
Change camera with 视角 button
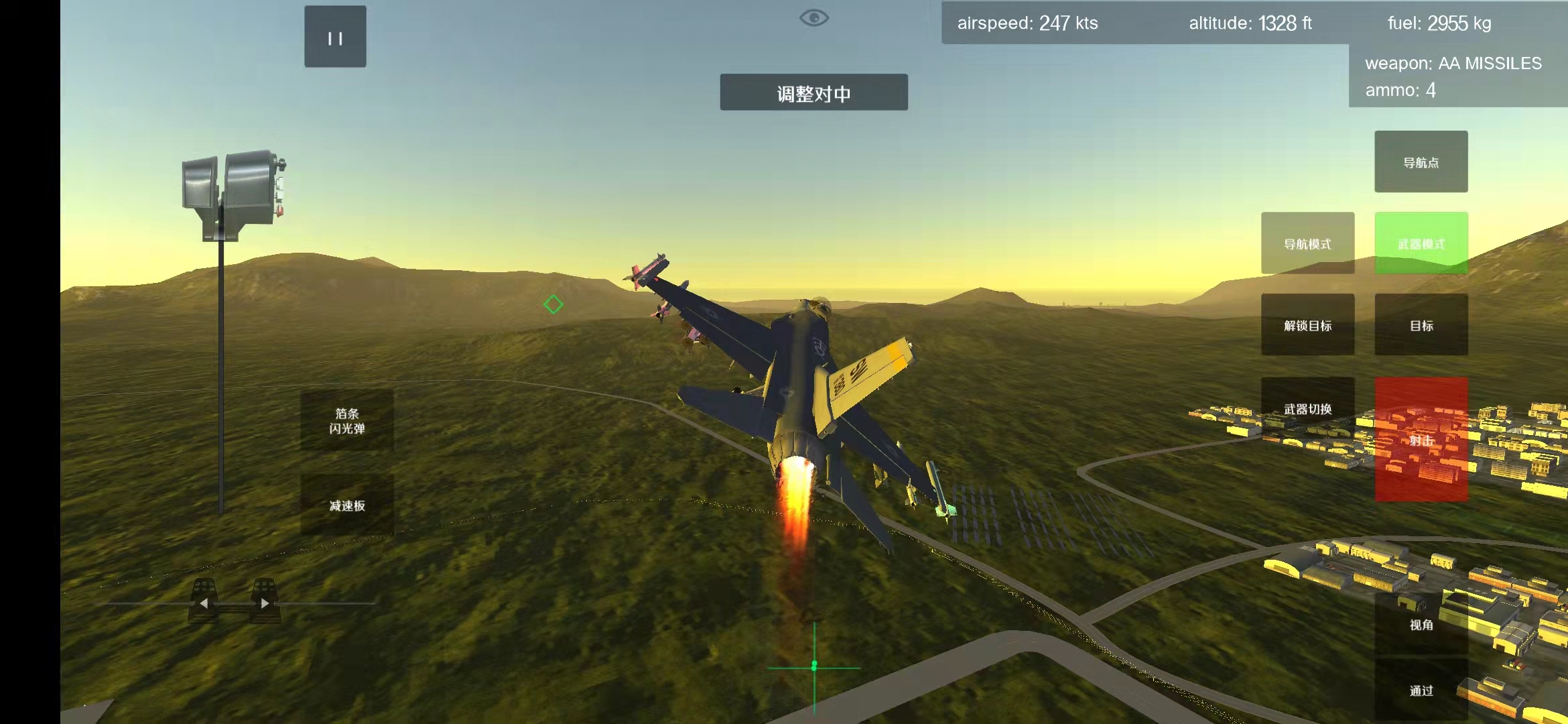(x=1421, y=624)
